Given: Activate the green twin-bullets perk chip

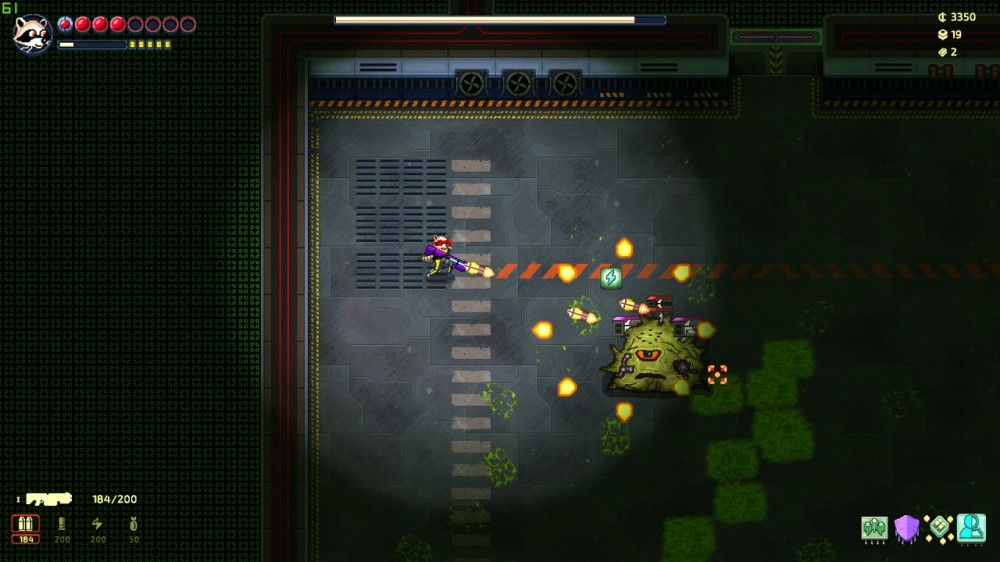Looking at the screenshot, I should [875, 528].
